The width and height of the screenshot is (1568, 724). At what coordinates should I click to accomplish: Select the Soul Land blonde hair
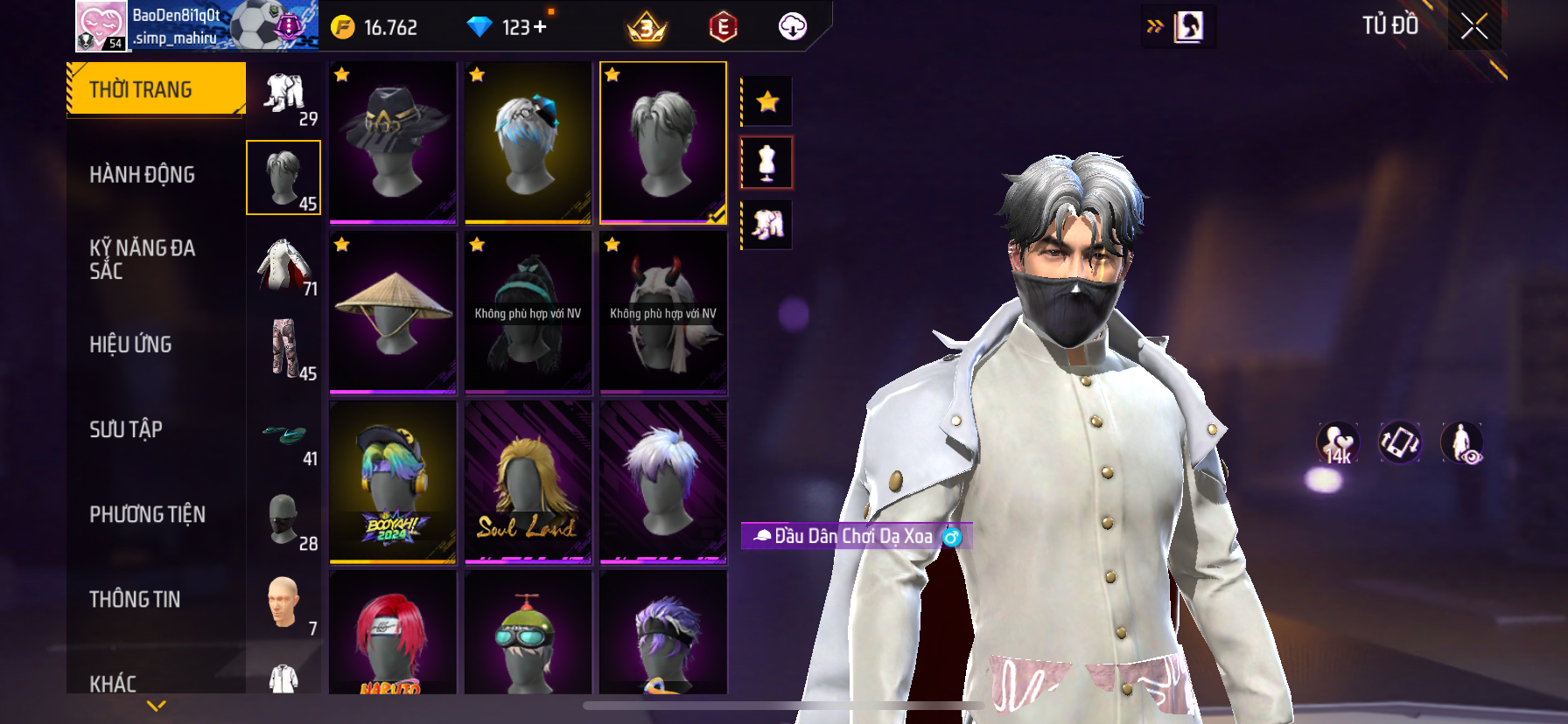[528, 481]
